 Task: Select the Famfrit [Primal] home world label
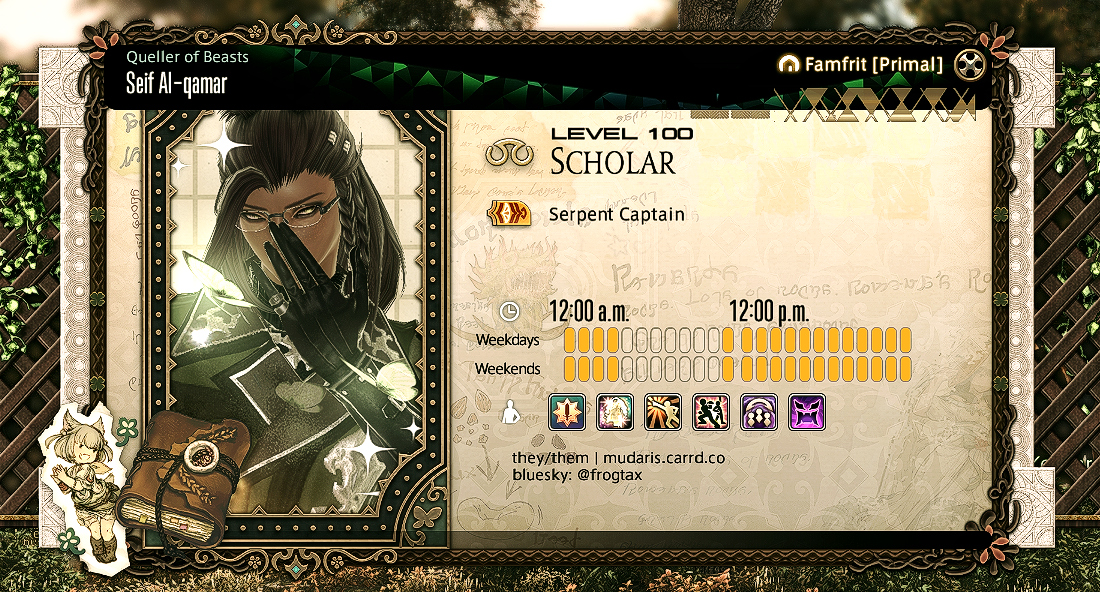(x=860, y=65)
